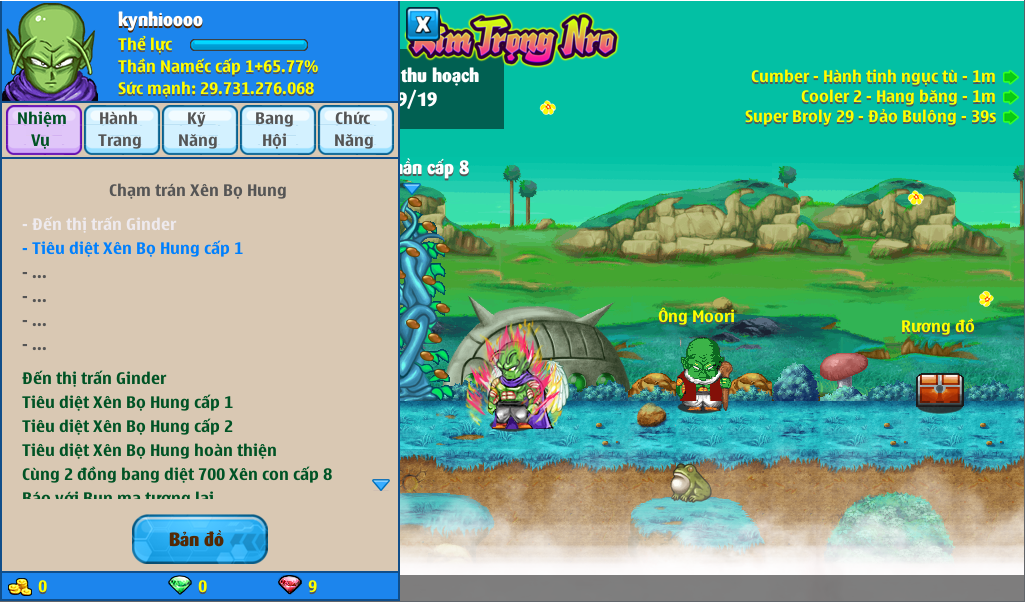Click the gold coins currency icon
The width and height of the screenshot is (1025, 602).
click(x=19, y=586)
